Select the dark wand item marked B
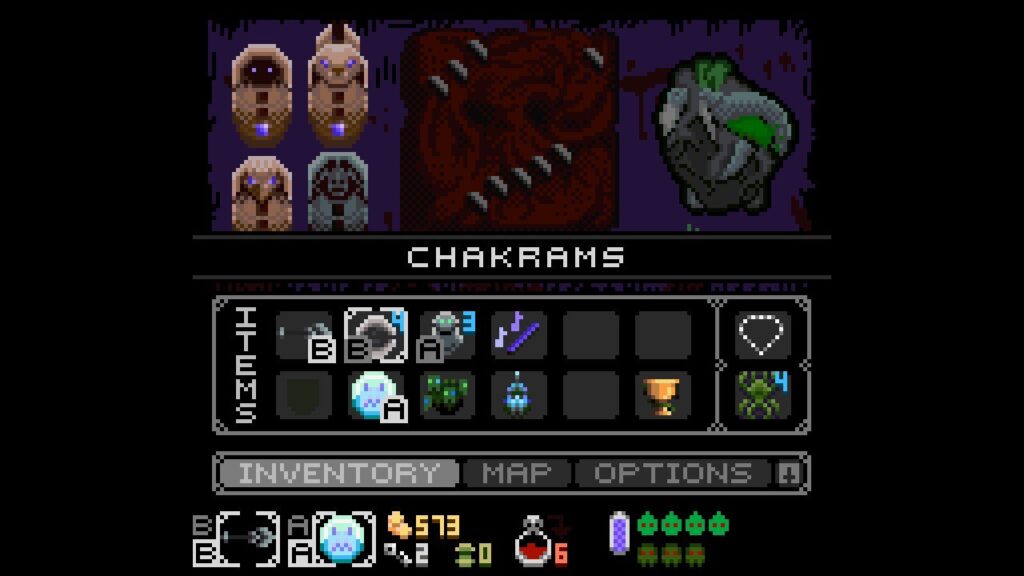 [x=303, y=334]
